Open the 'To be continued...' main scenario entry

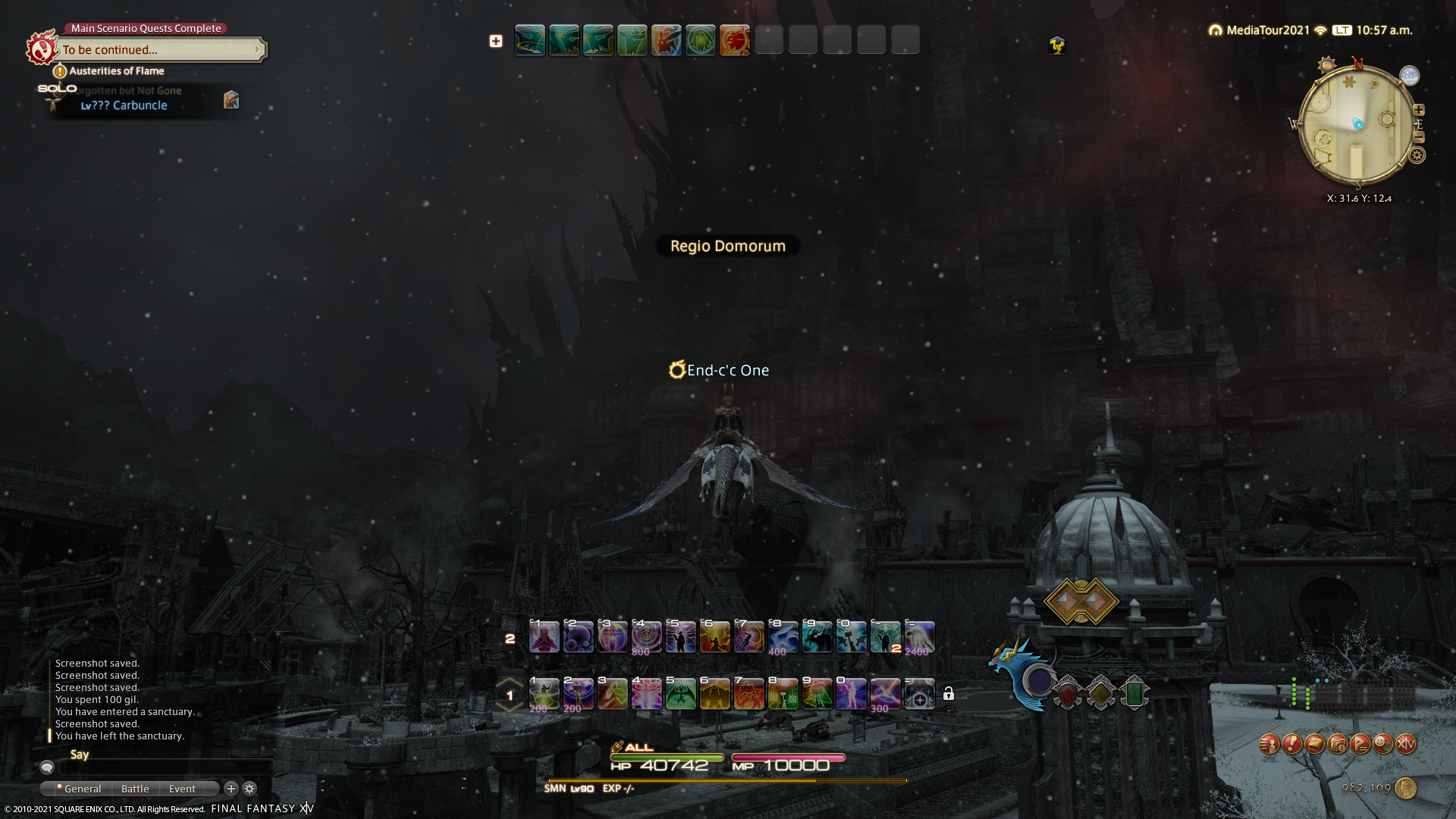(x=161, y=50)
